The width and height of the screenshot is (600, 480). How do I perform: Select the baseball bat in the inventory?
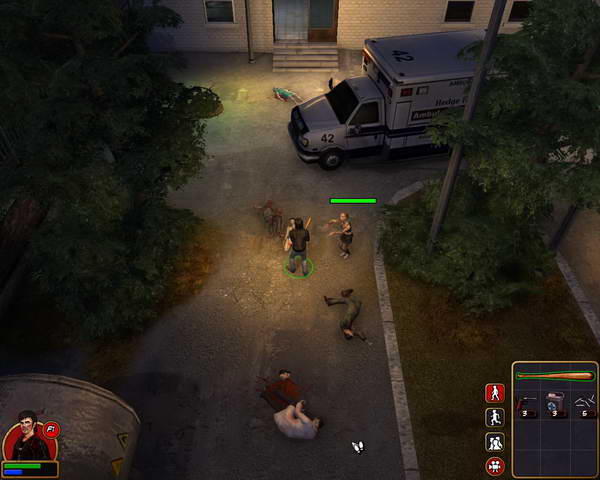click(555, 376)
